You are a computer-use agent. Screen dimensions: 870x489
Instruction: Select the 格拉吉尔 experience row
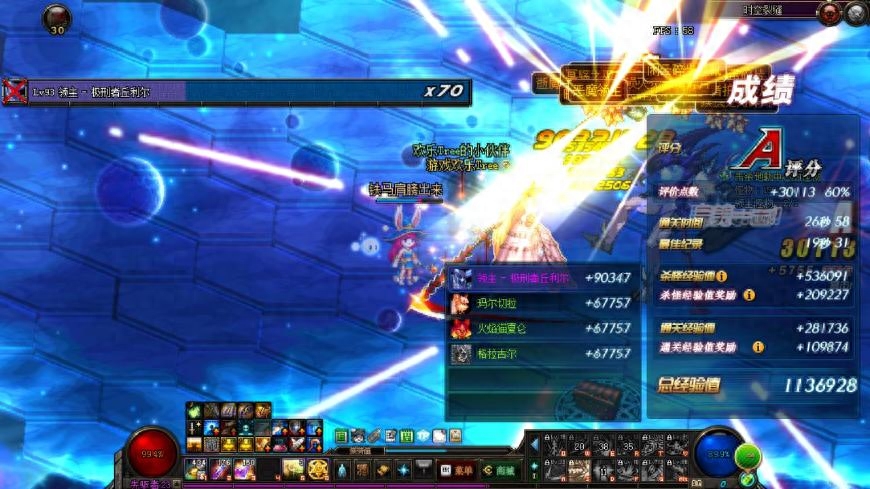[x=541, y=353]
